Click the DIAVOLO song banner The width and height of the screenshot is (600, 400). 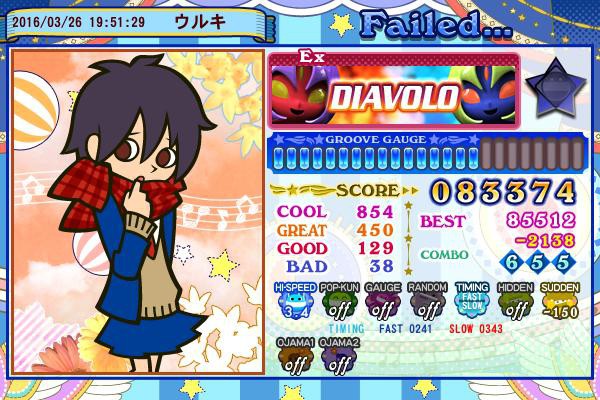click(395, 94)
